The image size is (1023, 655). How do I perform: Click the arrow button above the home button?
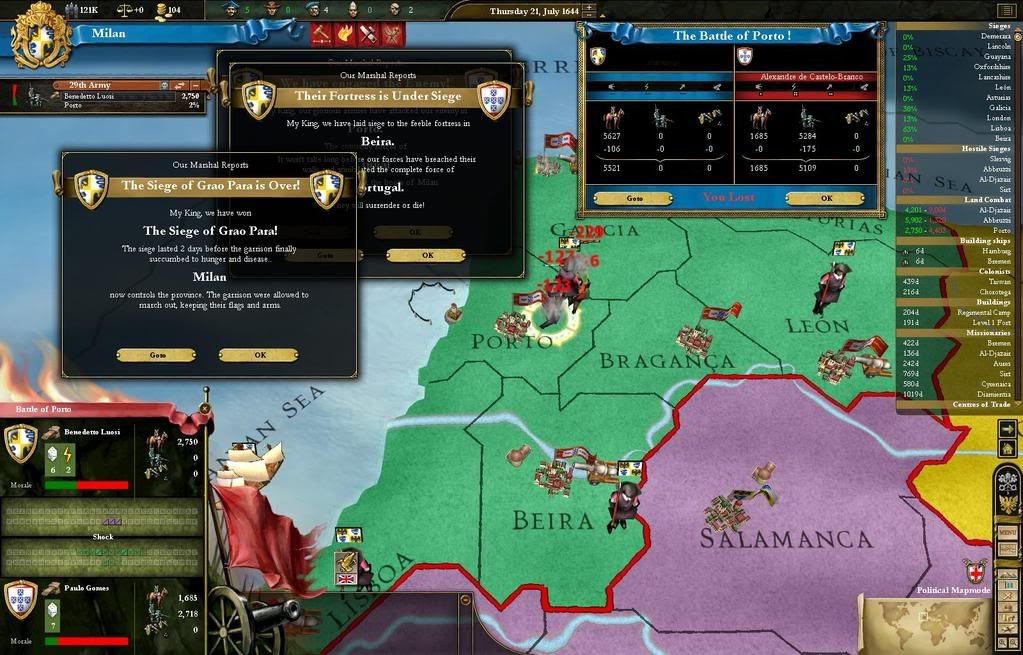point(1006,428)
